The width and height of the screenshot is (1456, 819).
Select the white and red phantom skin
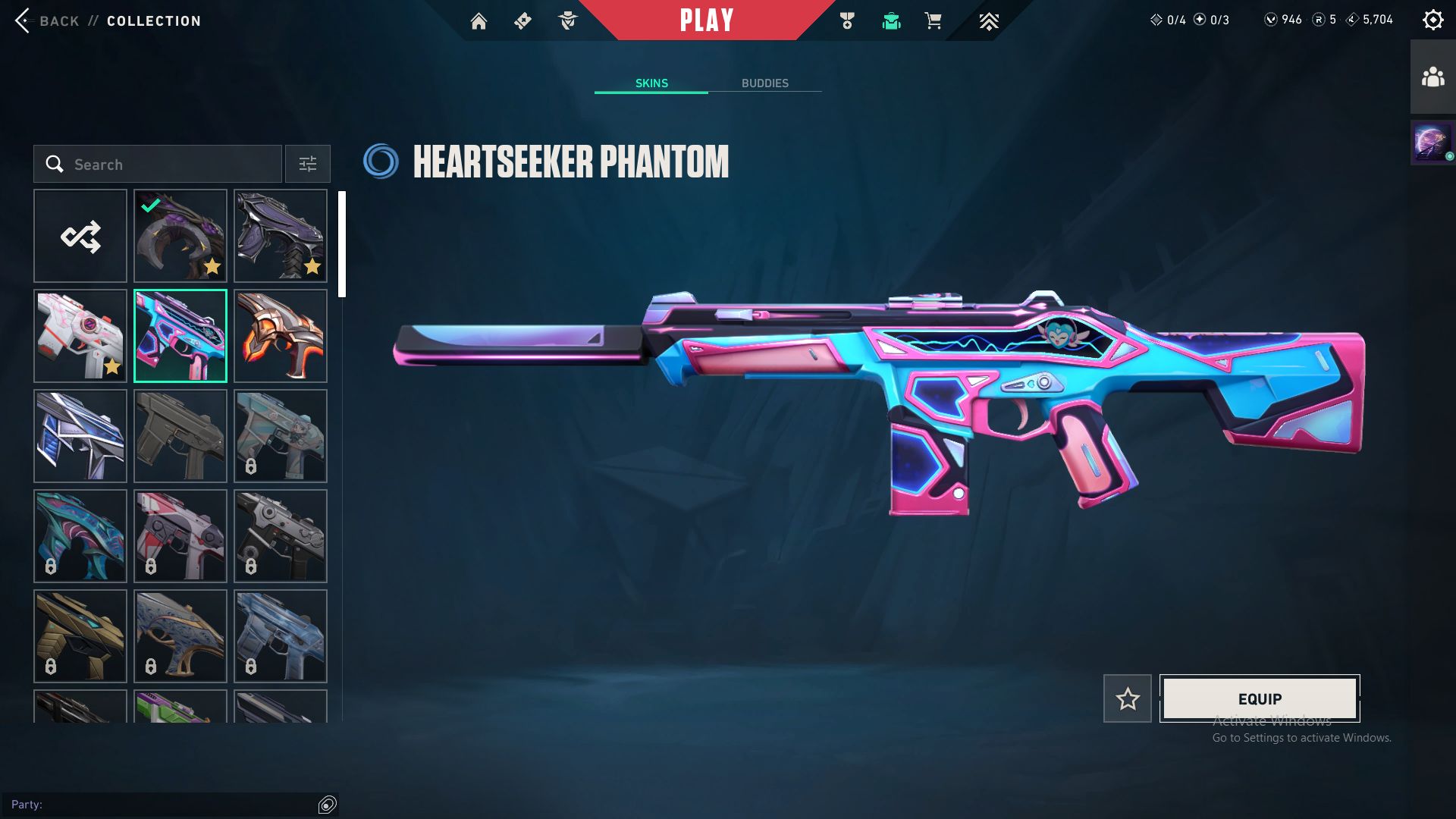[x=80, y=337]
